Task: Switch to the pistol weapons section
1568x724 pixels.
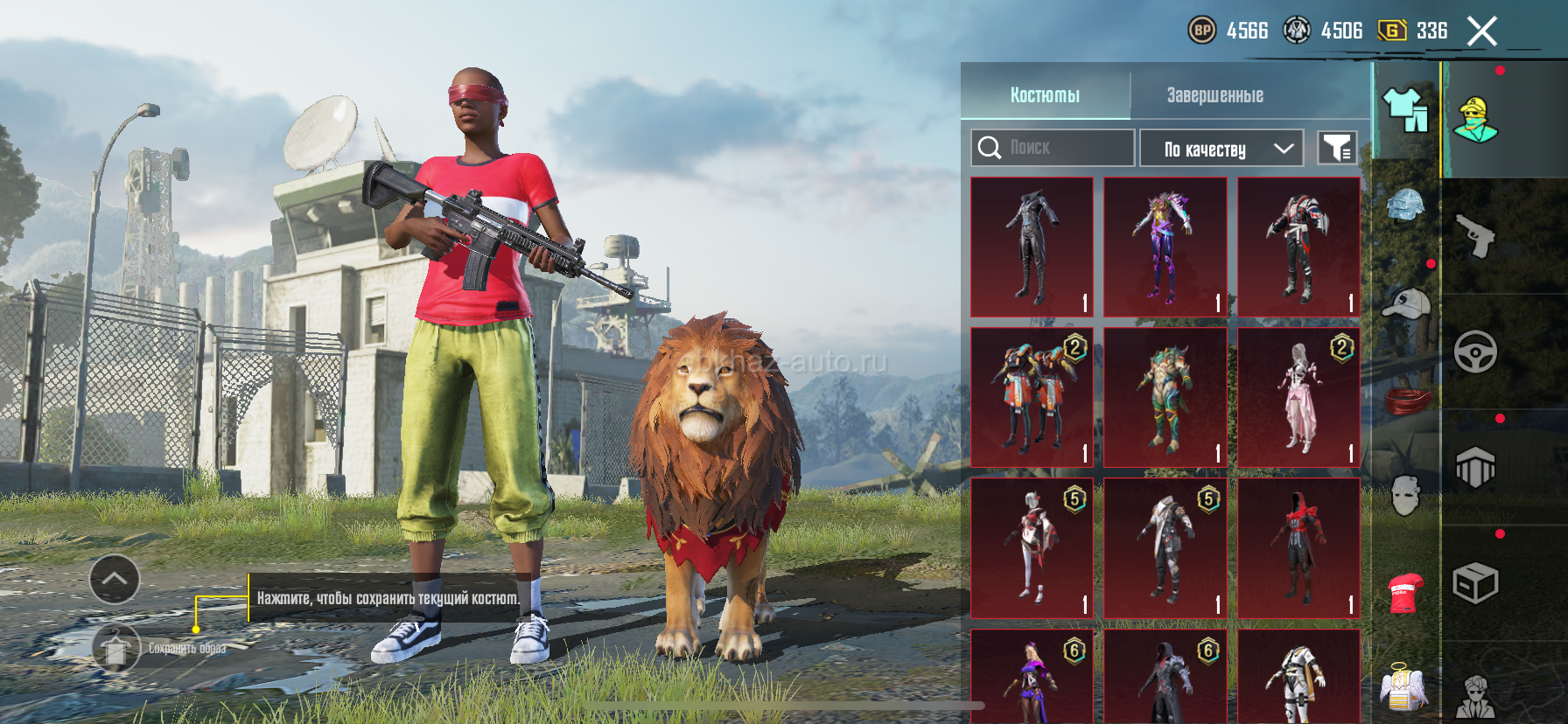Action: 1475,234
